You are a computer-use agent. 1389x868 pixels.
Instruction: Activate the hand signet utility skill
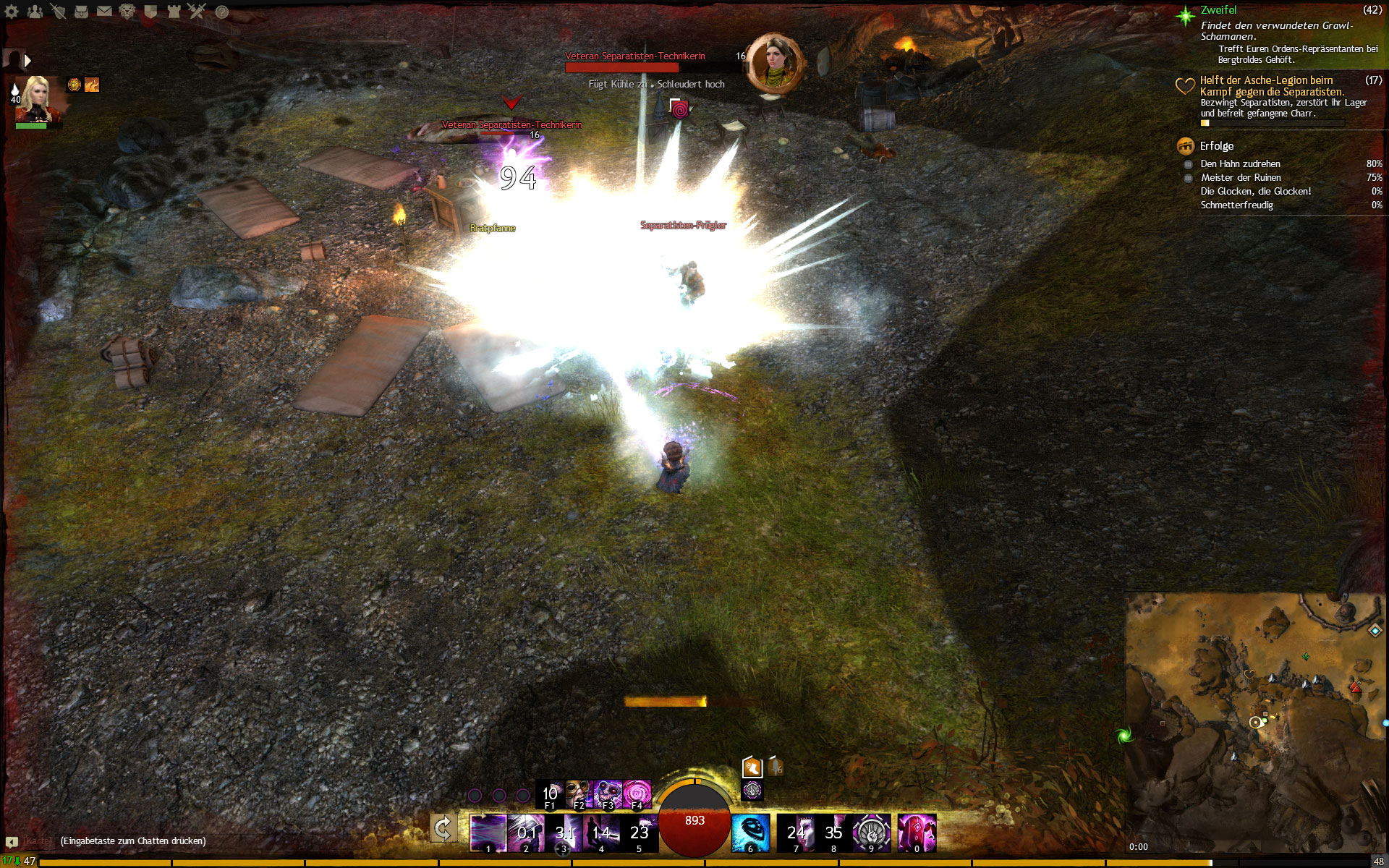871,833
